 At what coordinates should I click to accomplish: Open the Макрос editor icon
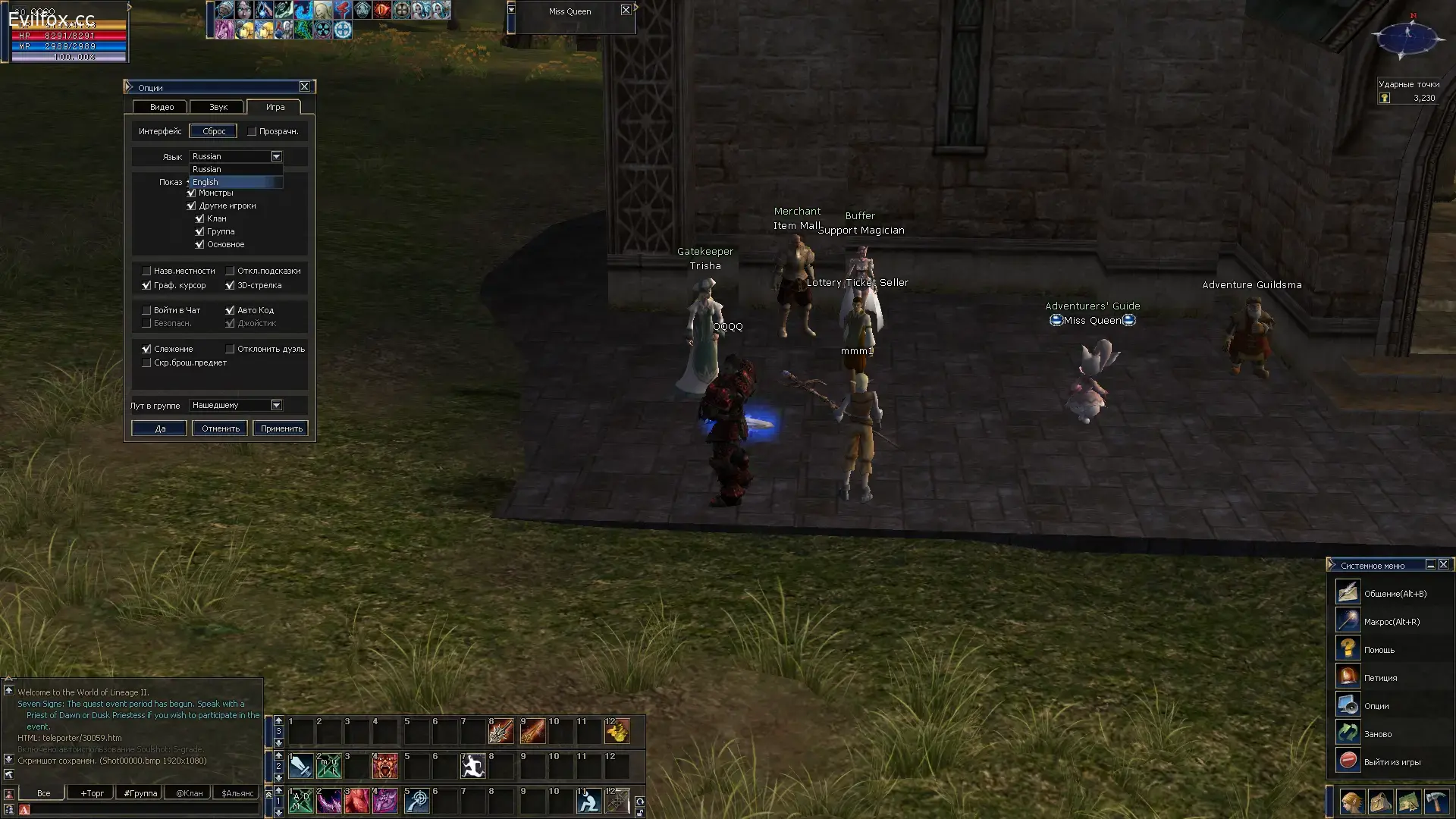(x=1348, y=620)
